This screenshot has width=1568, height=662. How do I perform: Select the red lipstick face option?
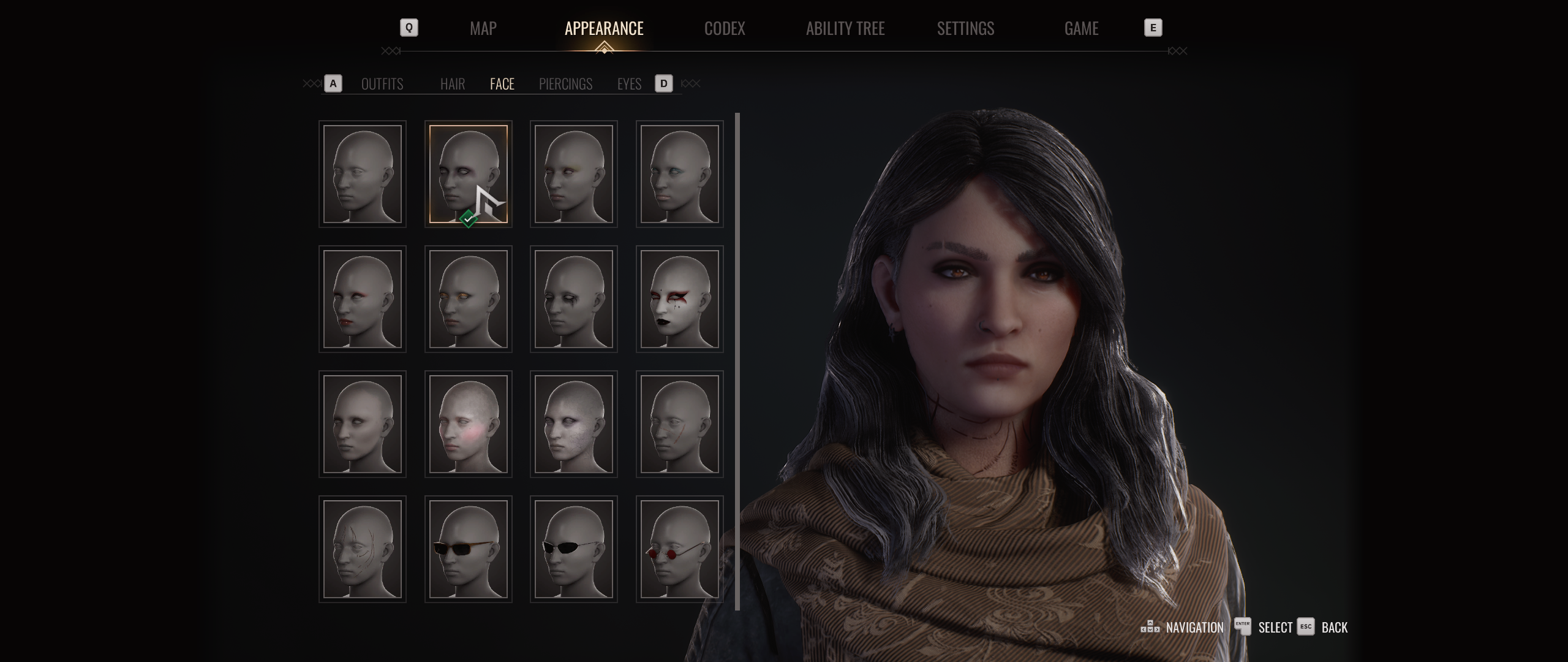[x=362, y=299]
